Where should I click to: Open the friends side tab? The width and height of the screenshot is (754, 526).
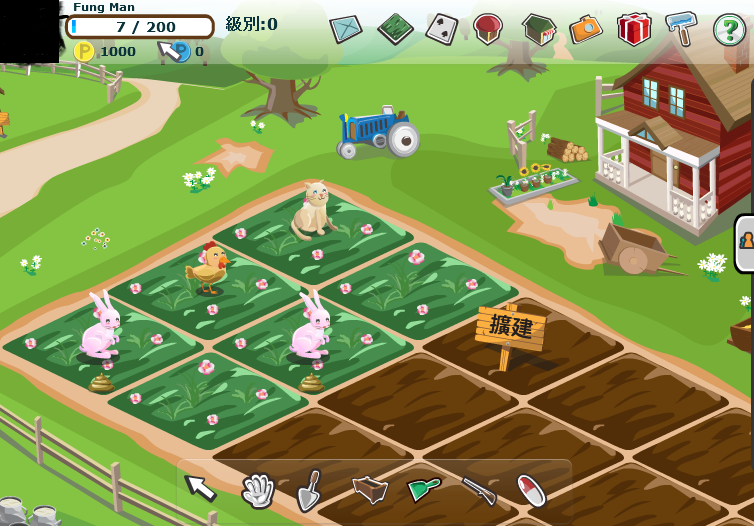pyautogui.click(x=745, y=241)
